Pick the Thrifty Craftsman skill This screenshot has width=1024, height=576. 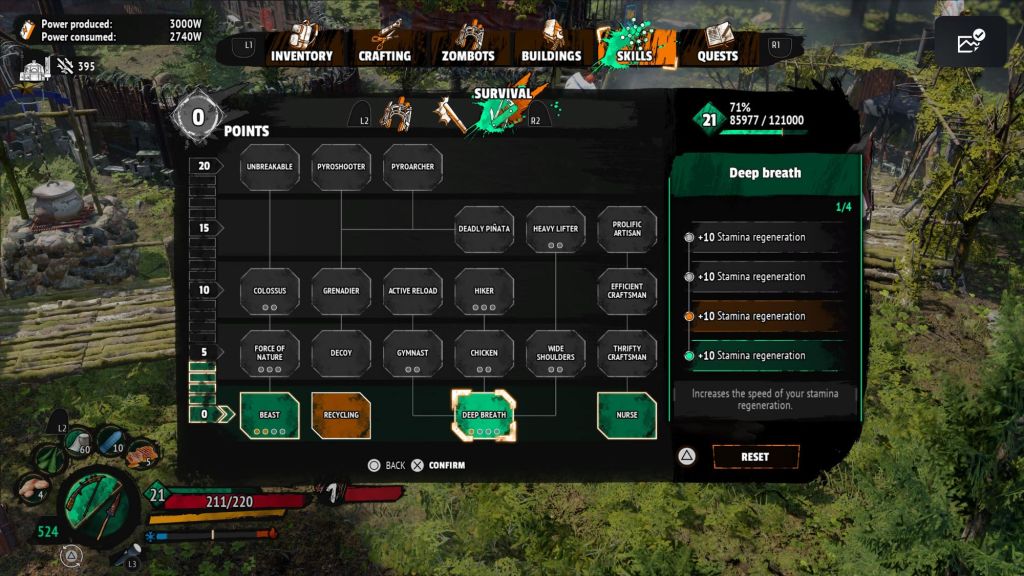point(627,354)
